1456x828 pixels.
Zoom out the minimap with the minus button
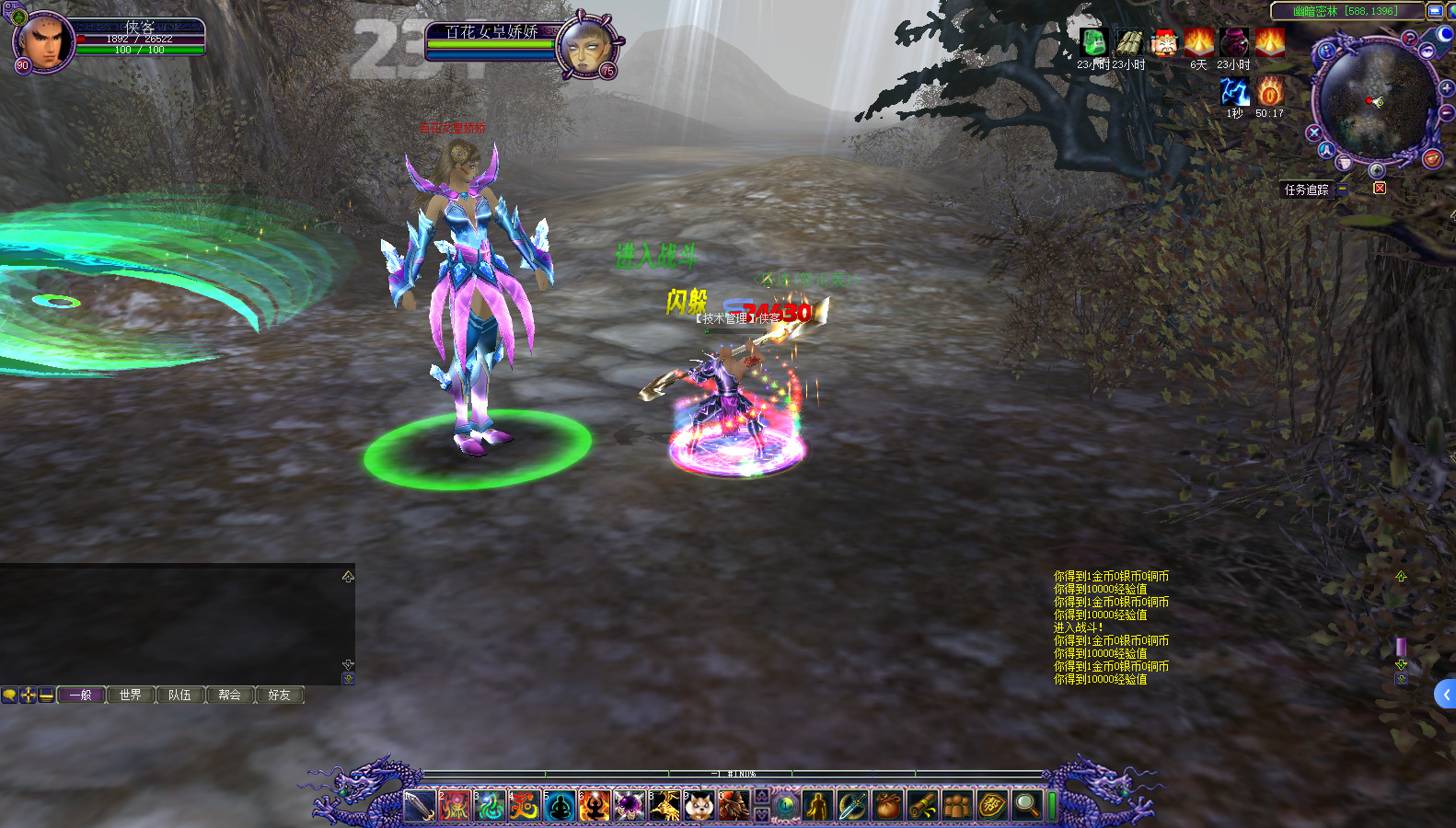[x=1447, y=111]
